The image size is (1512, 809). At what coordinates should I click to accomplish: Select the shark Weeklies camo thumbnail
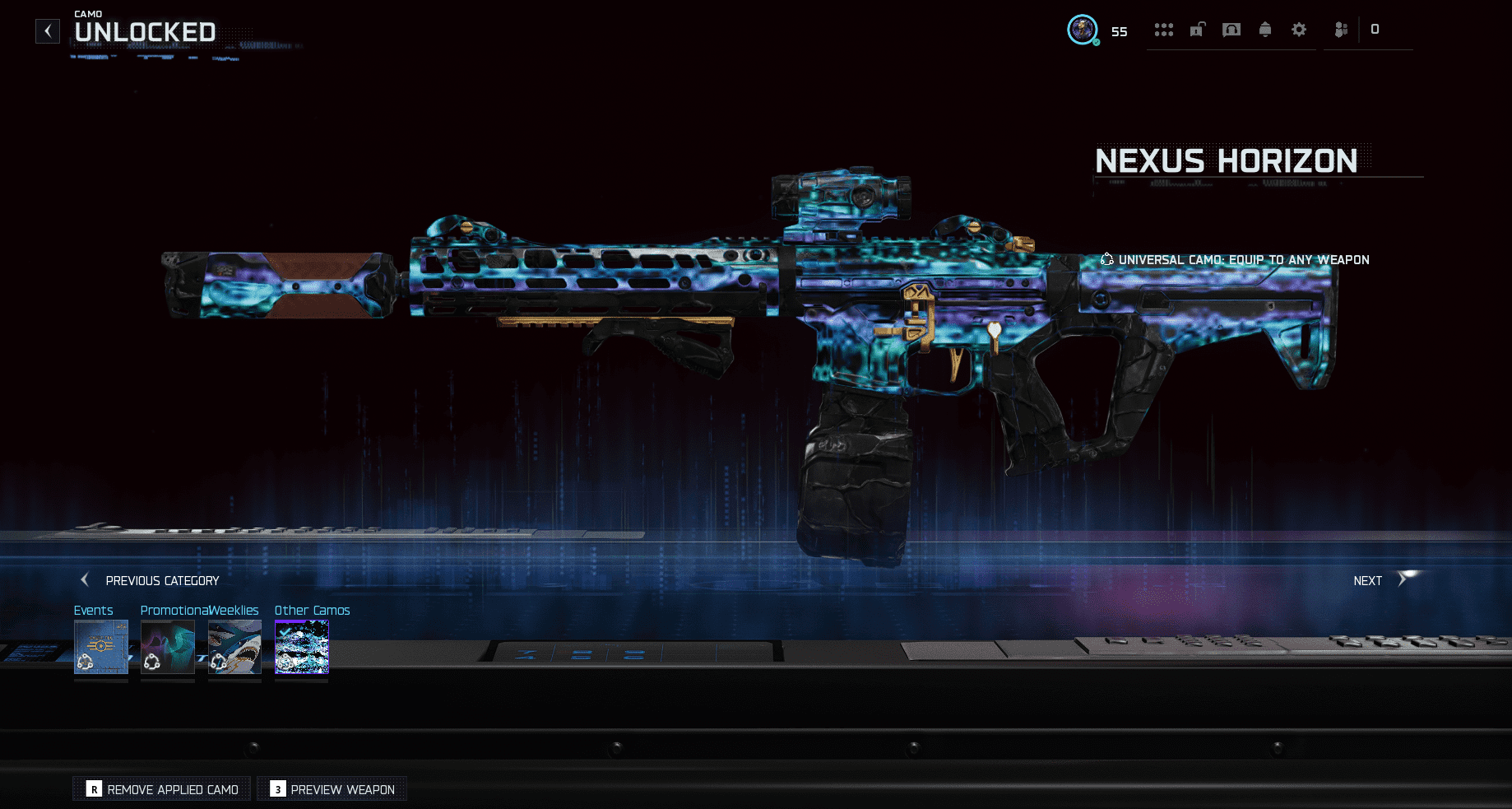click(x=234, y=647)
